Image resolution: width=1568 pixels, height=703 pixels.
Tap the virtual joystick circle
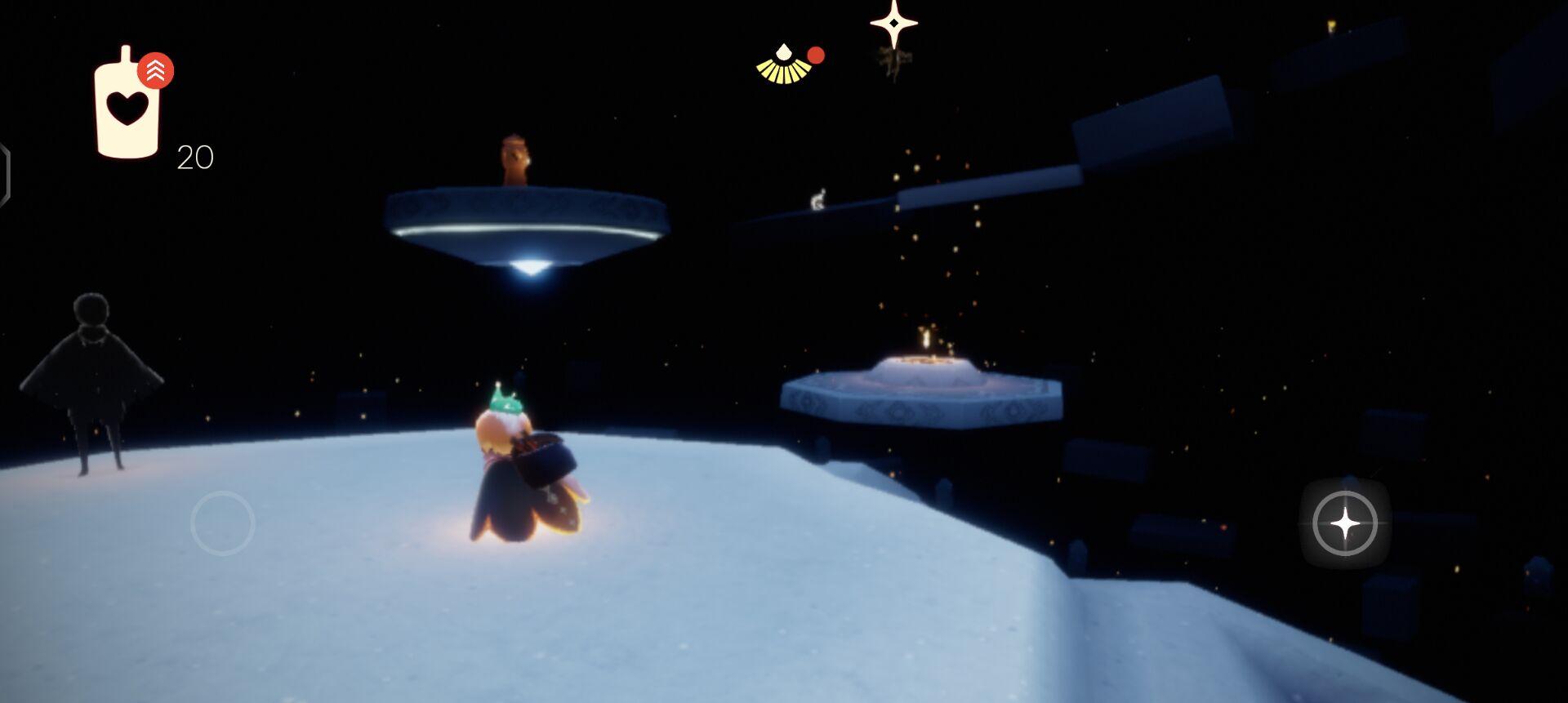(x=222, y=523)
